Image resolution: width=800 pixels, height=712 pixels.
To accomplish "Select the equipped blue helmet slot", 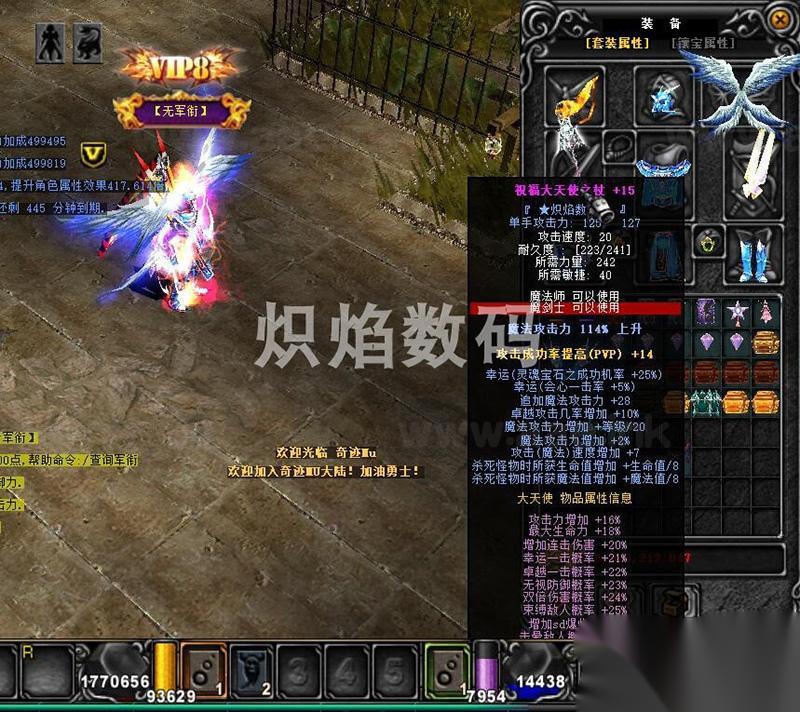I will pyautogui.click(x=661, y=97).
